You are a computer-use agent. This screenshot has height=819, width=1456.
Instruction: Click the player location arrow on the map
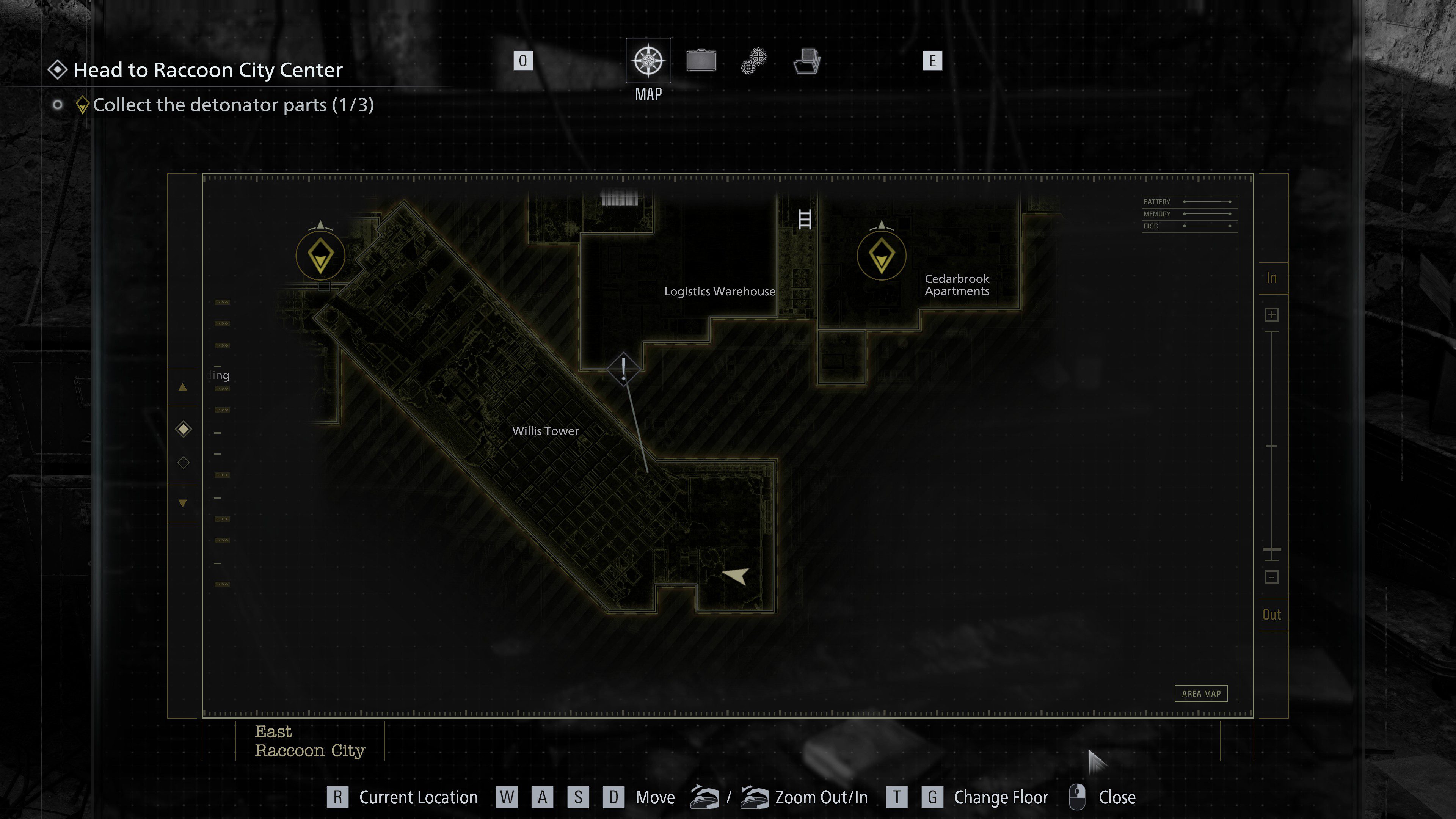(x=736, y=576)
